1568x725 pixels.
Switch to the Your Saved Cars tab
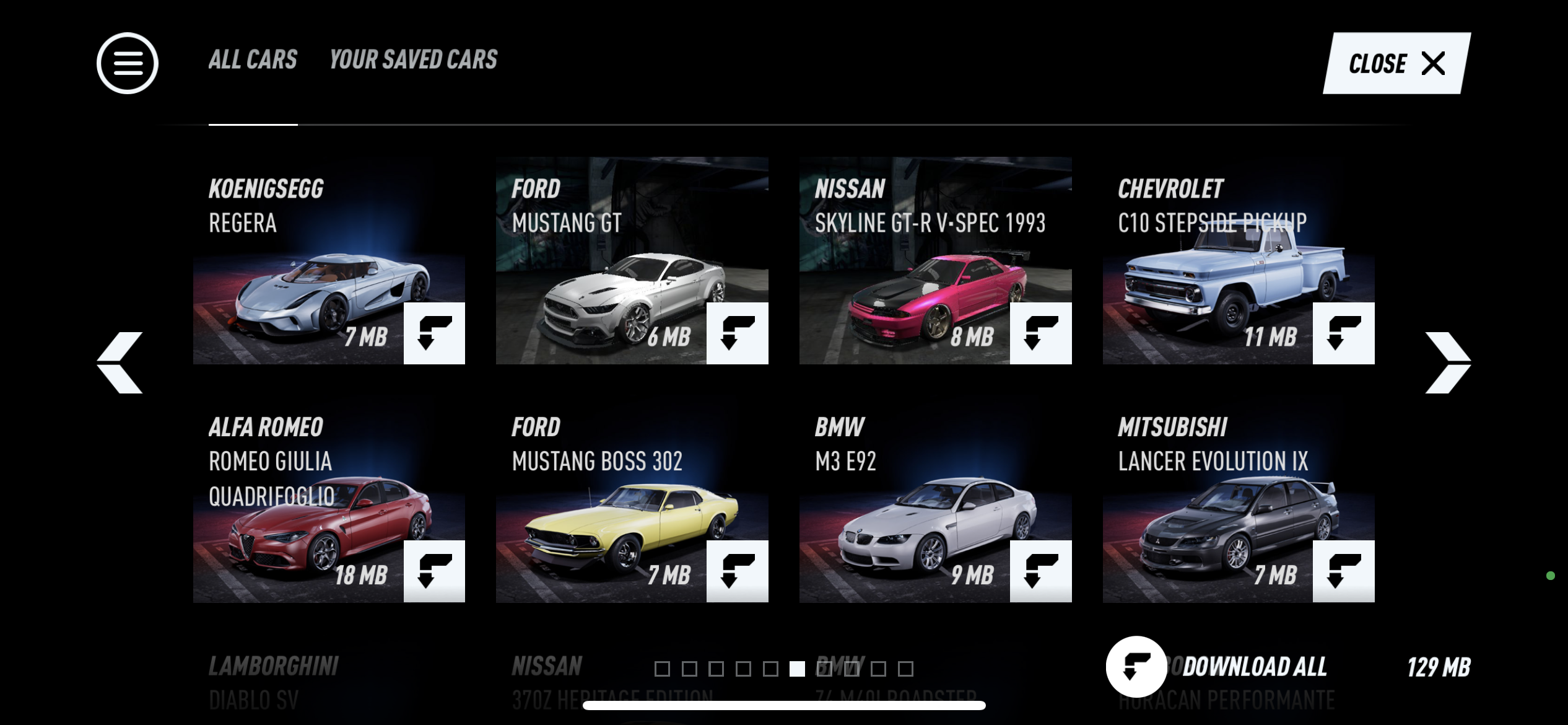coord(412,59)
